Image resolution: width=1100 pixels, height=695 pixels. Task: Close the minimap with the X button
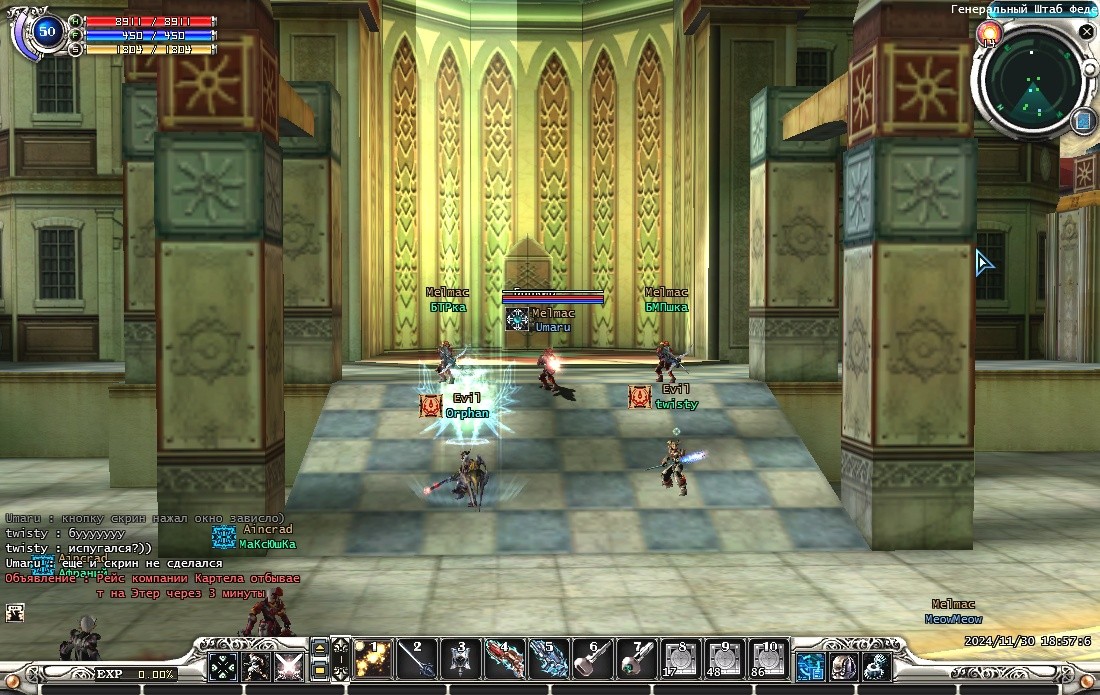pyautogui.click(x=1087, y=32)
